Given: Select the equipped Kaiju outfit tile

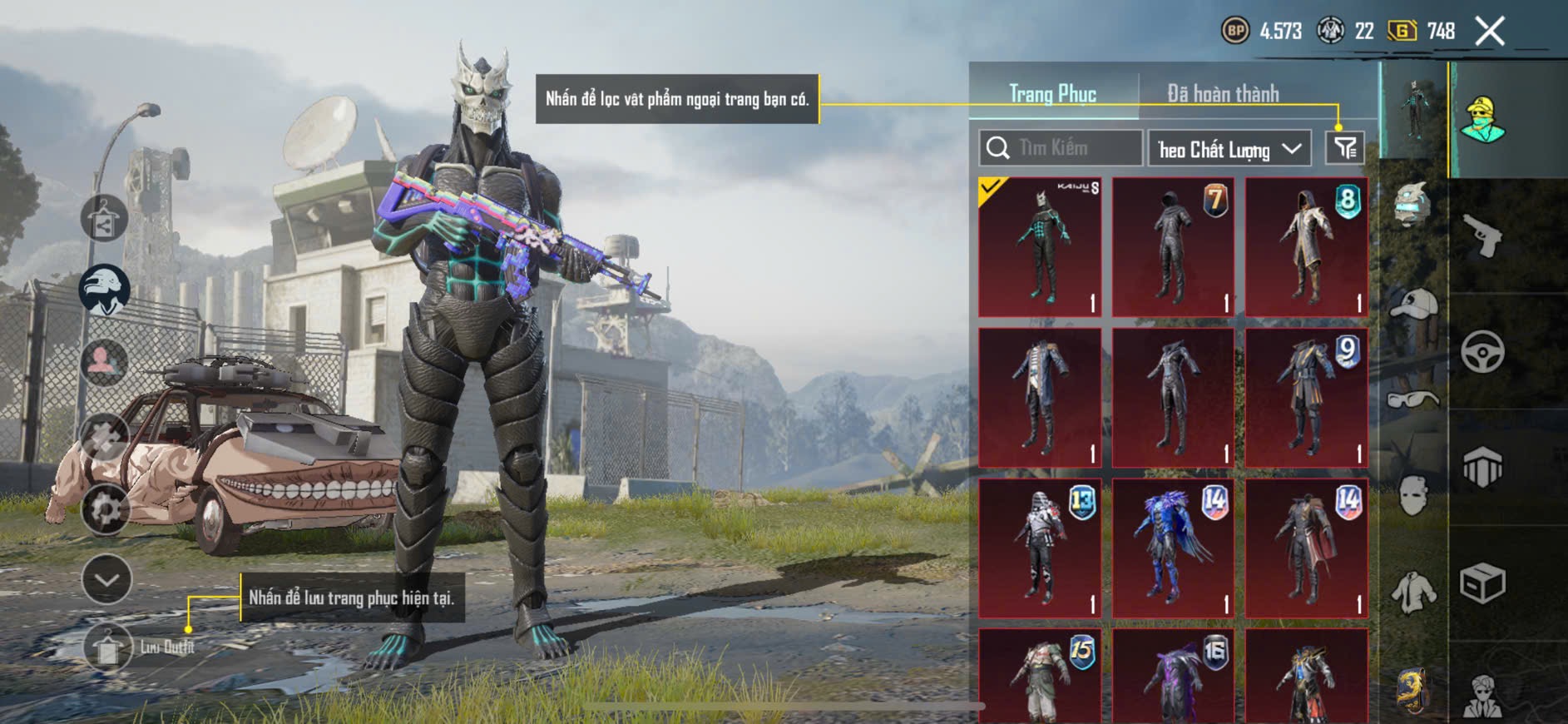Looking at the screenshot, I should point(1040,247).
